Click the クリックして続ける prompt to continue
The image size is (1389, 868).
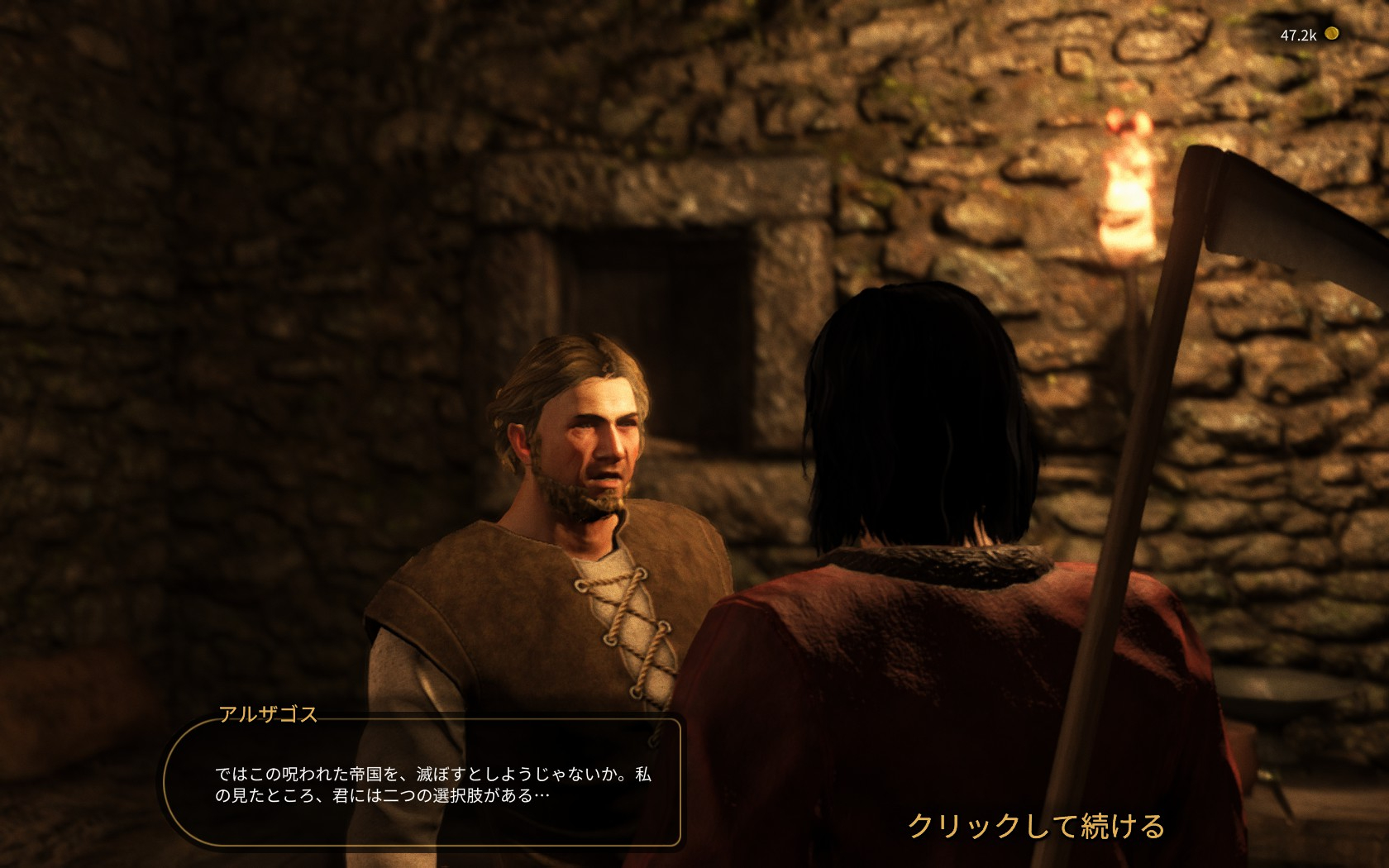point(1036,826)
